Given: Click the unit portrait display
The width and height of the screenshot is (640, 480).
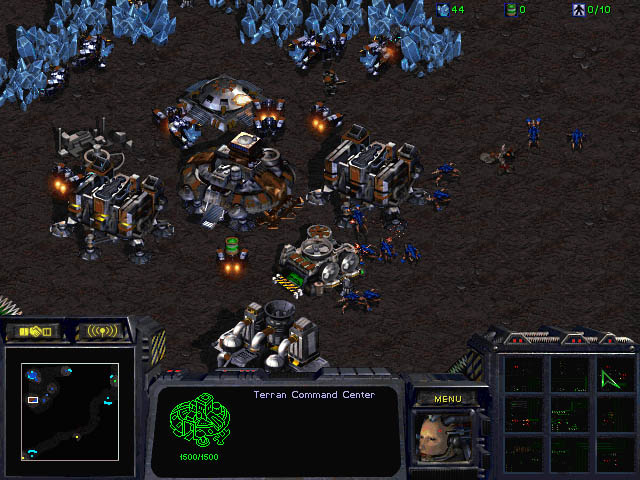Looking at the screenshot, I should (x=446, y=437).
